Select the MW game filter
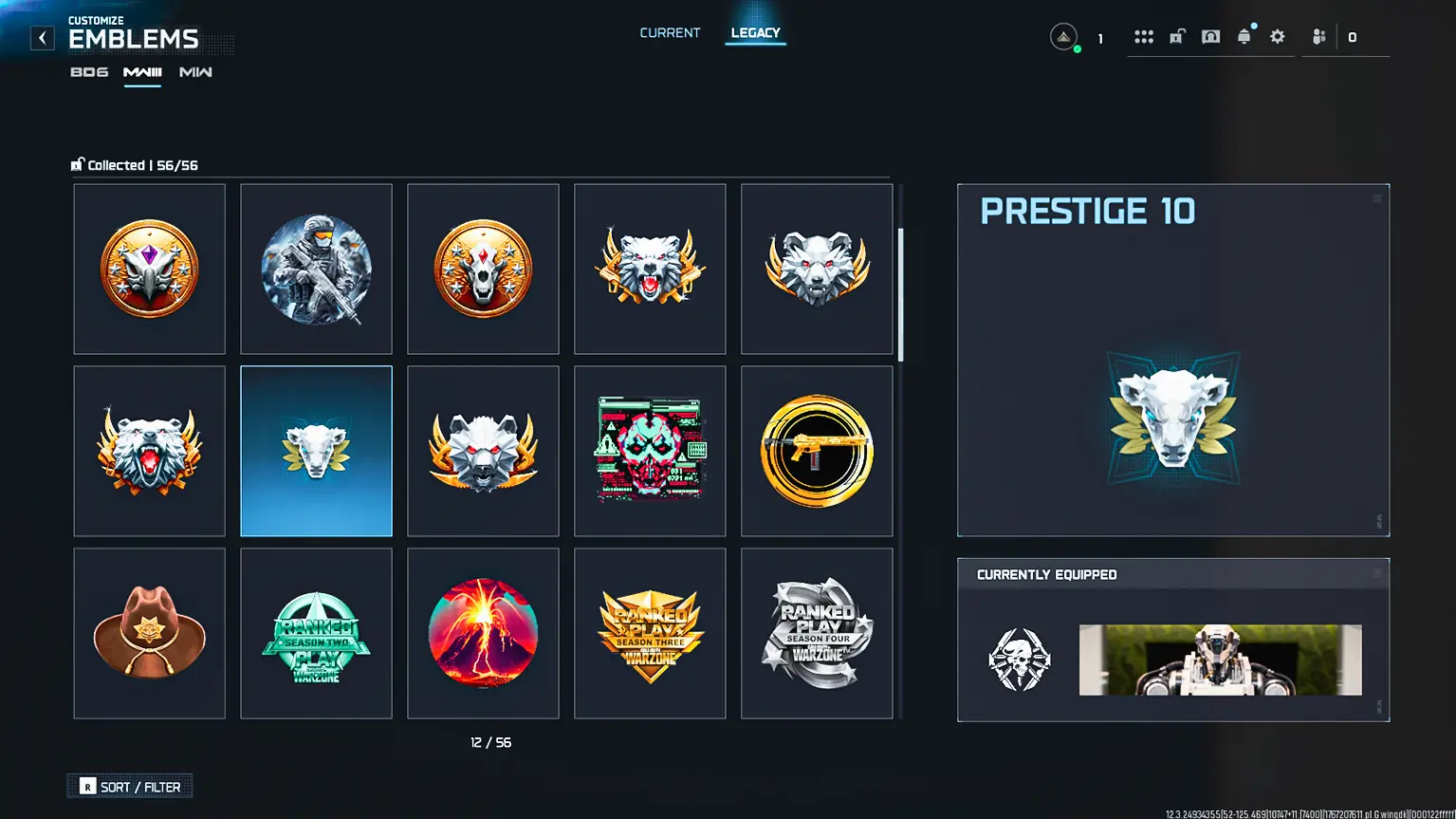This screenshot has height=819, width=1456. (x=194, y=71)
